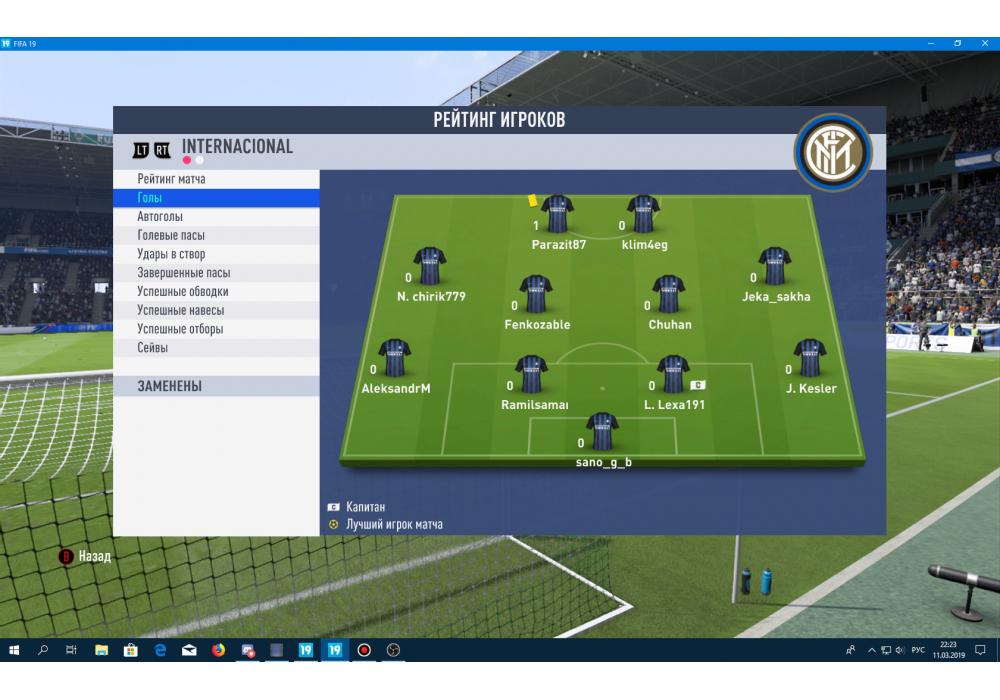Select defender Ramilsamaı
1000x700 pixels.
(x=531, y=375)
